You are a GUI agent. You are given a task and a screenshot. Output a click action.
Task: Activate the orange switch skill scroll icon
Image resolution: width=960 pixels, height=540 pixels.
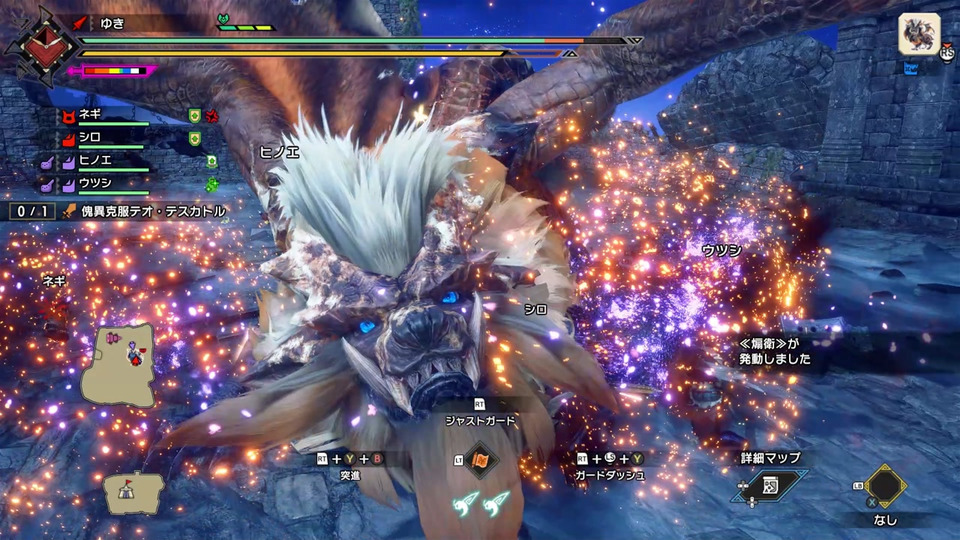[x=480, y=460]
